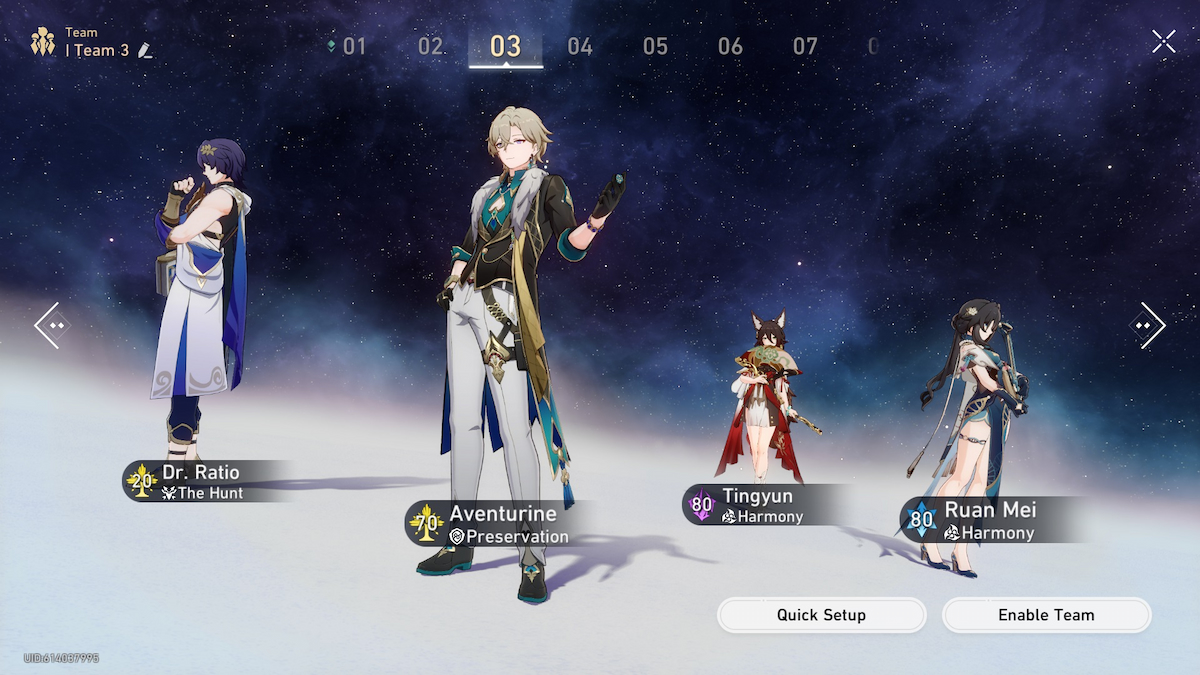1200x675 pixels.
Task: Click the Enable Team button
Action: [1046, 615]
